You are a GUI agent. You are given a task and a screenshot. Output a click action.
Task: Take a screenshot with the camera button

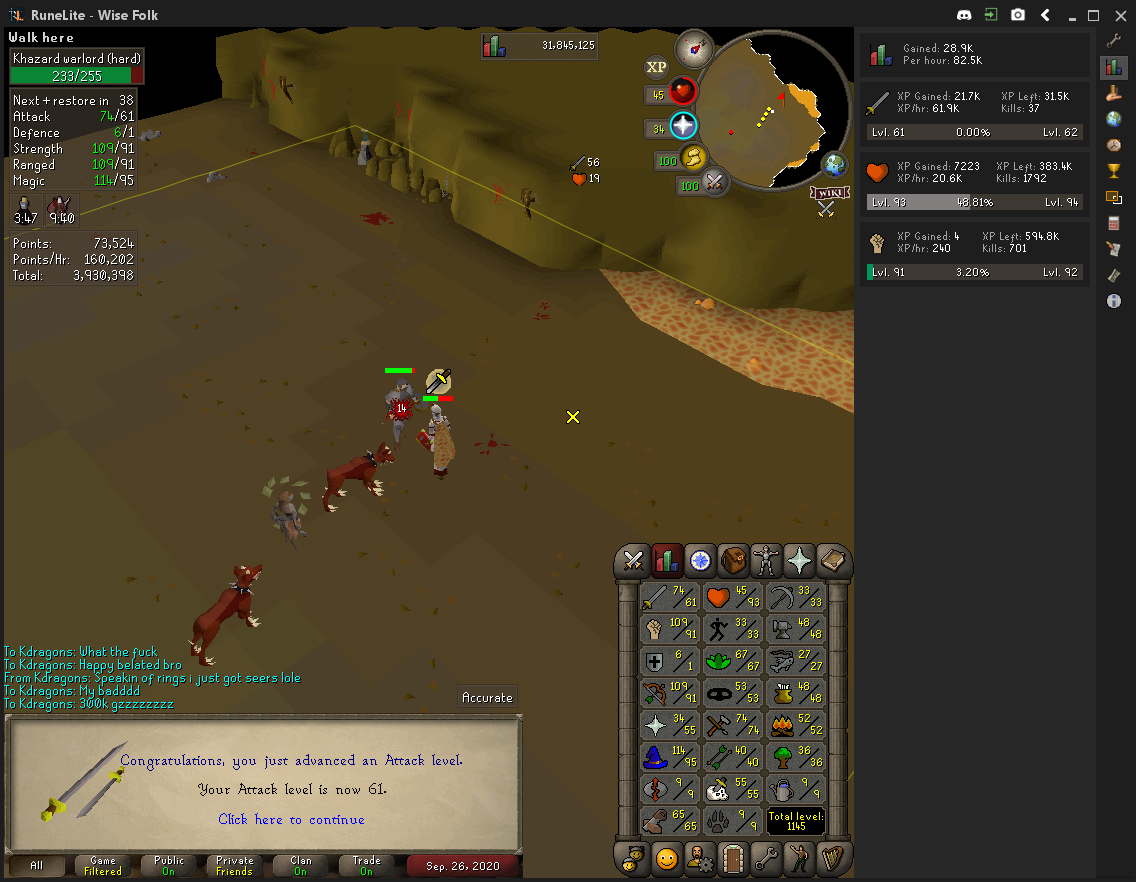pos(1017,15)
